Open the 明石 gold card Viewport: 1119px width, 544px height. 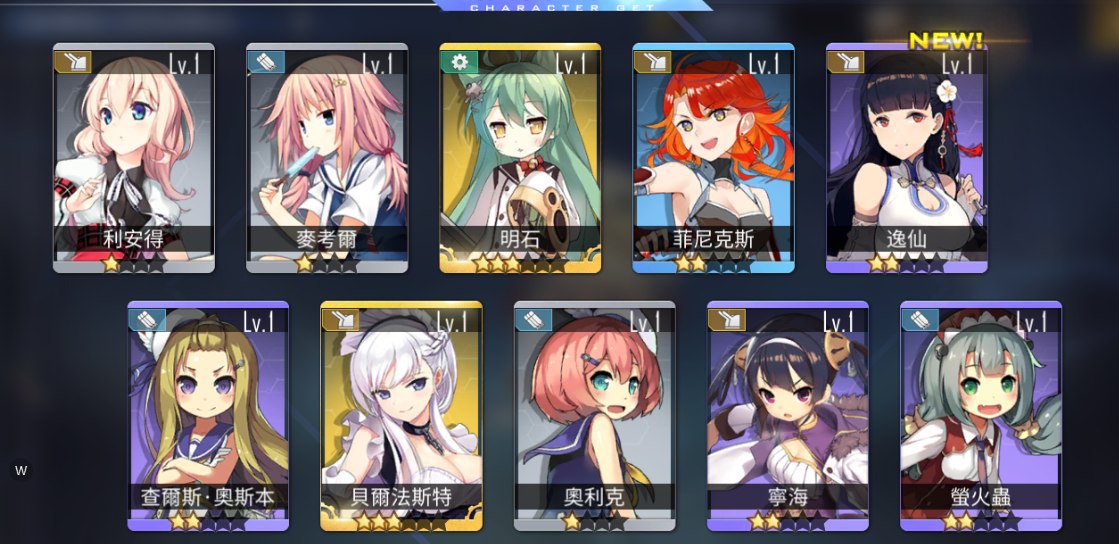click(x=520, y=158)
